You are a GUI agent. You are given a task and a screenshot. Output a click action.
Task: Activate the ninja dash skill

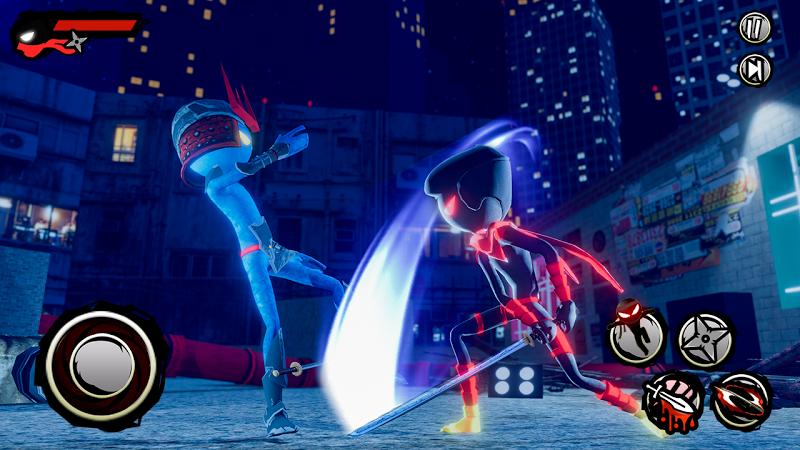pyautogui.click(x=636, y=337)
